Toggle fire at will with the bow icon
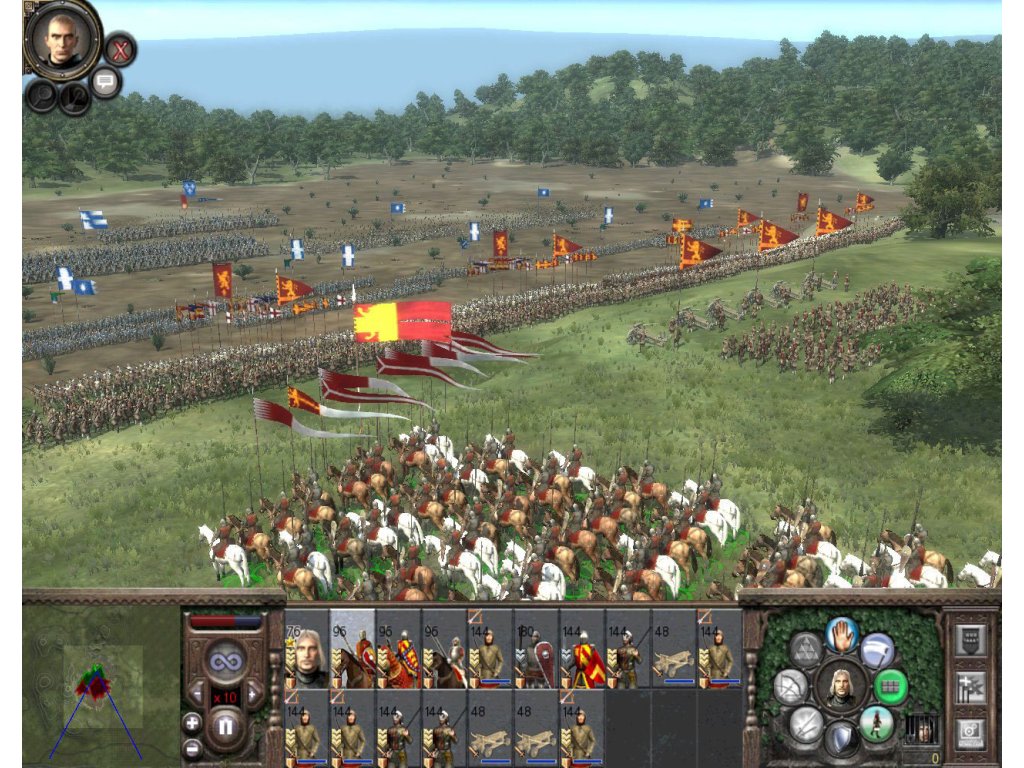The height and width of the screenshot is (768, 1024). 791,687
